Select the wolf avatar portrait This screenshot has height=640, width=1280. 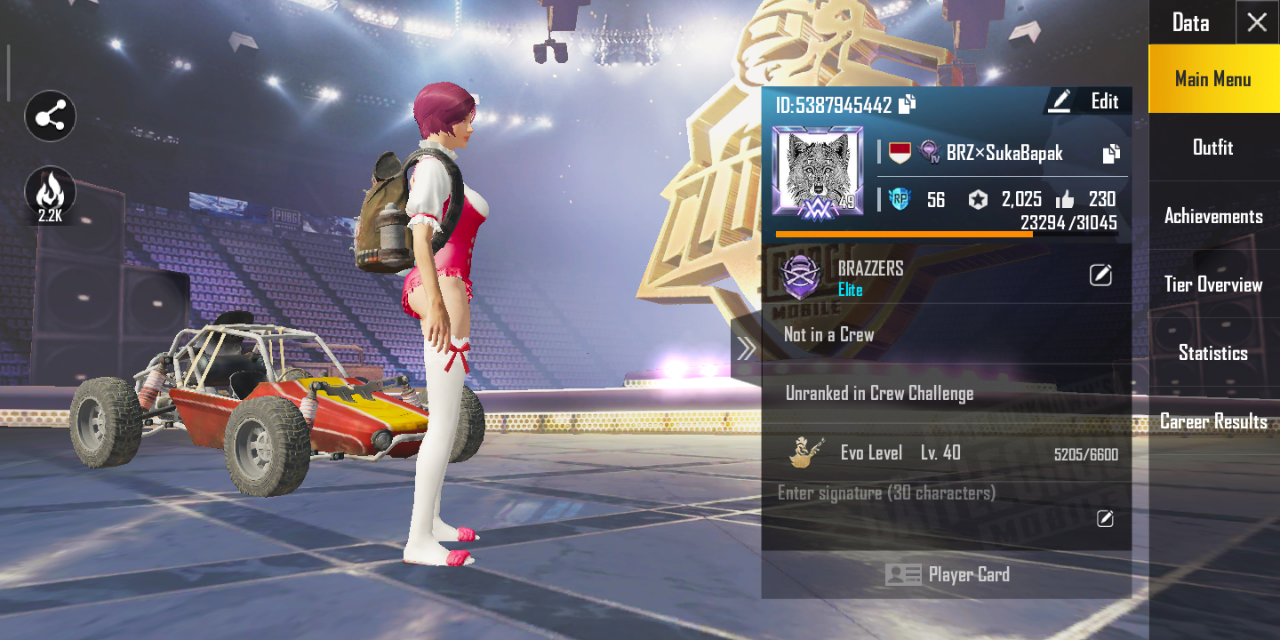(817, 171)
